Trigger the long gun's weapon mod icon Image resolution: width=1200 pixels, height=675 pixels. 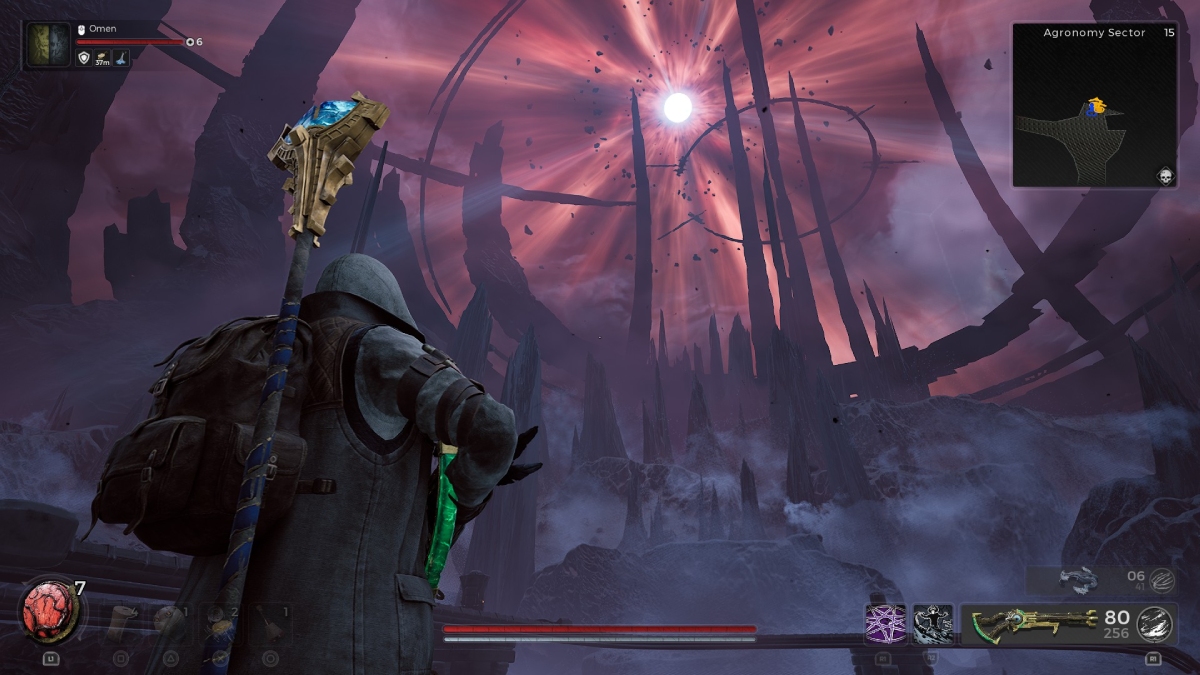click(1155, 623)
